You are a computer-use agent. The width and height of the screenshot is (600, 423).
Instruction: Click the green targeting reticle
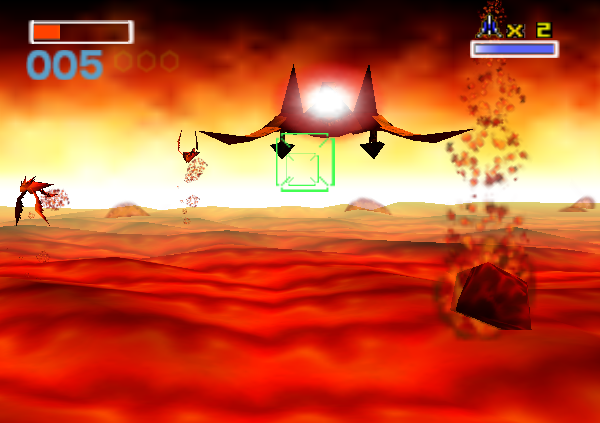304,163
